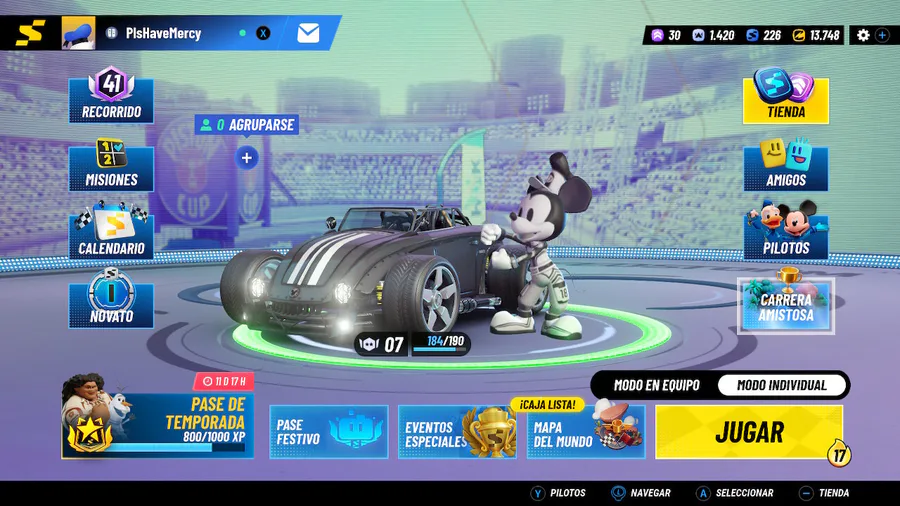Open the Amigos friends list
The height and width of the screenshot is (506, 900).
(786, 166)
